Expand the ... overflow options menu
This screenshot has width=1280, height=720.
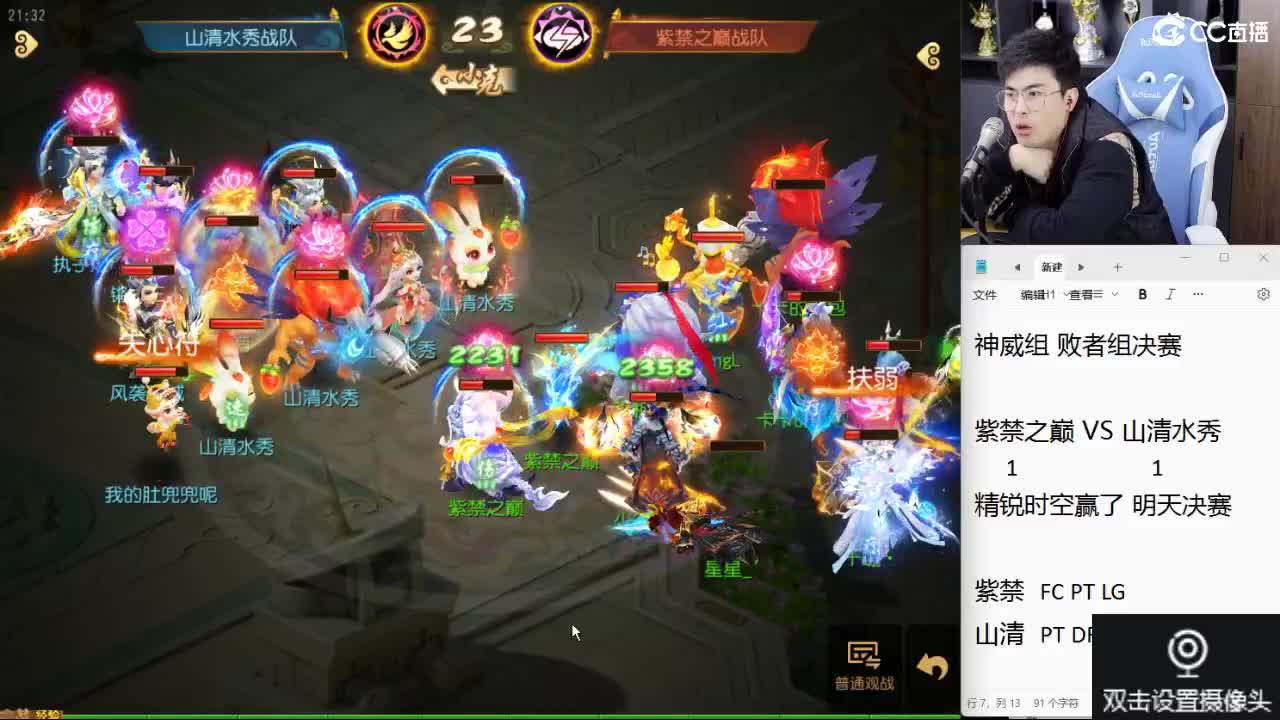(x=1197, y=294)
